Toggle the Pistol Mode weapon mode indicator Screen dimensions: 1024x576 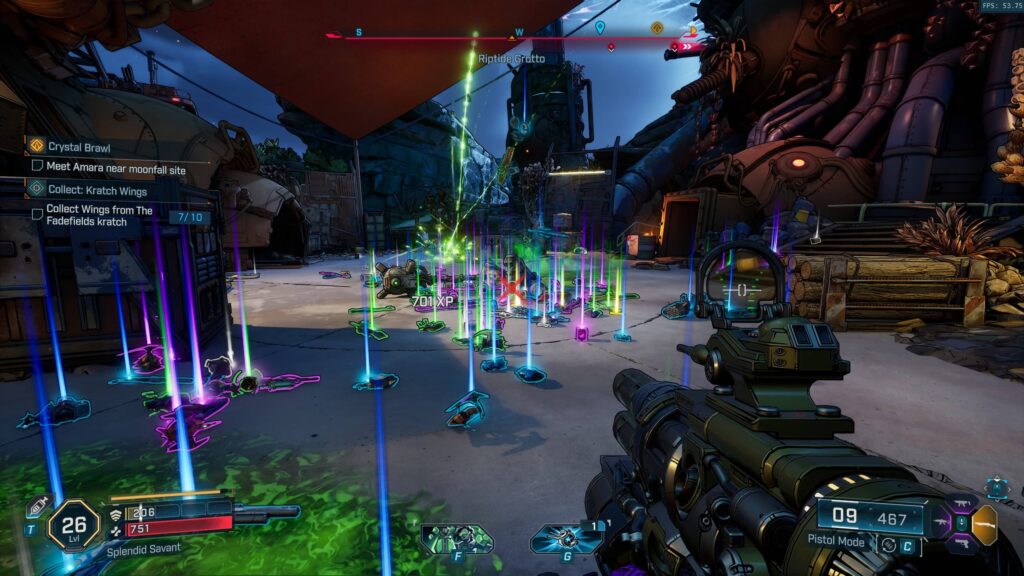pyautogui.click(x=838, y=540)
